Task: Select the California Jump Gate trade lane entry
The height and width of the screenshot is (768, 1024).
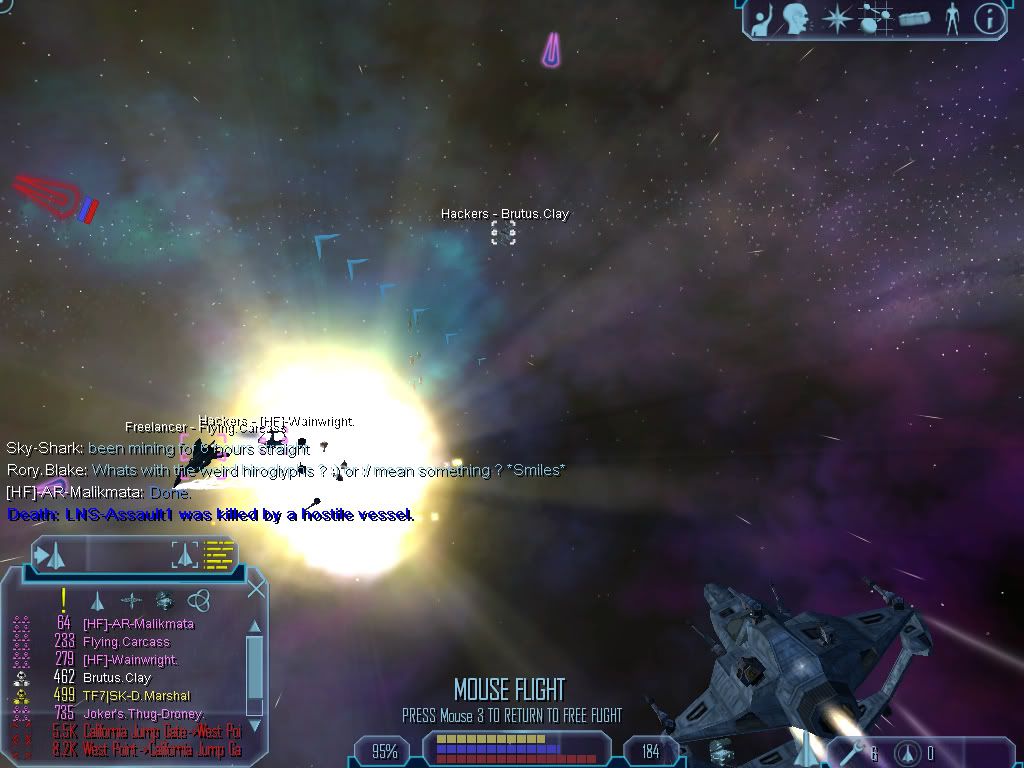Action: [162, 732]
